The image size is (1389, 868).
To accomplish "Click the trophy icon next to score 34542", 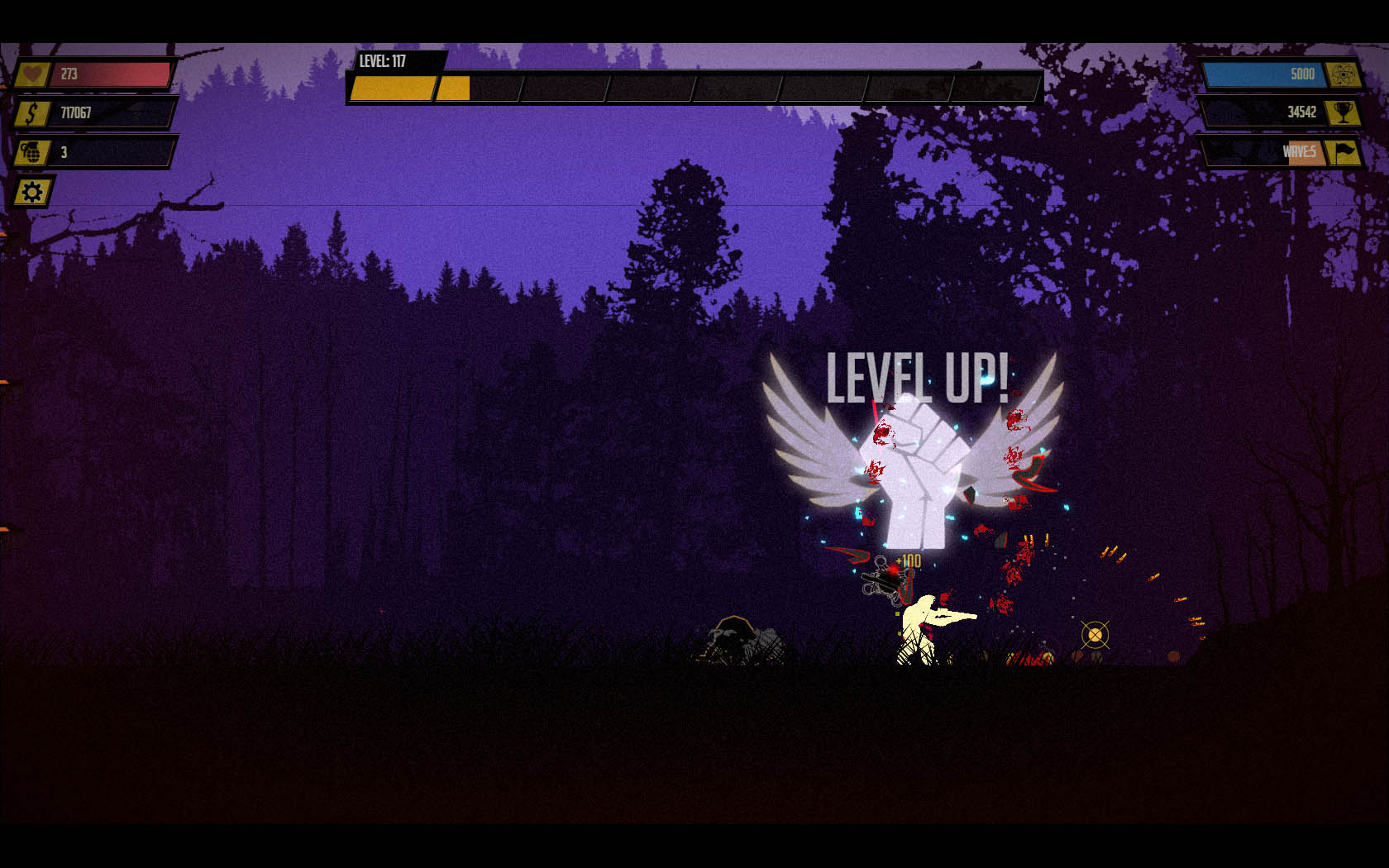I will click(1342, 112).
